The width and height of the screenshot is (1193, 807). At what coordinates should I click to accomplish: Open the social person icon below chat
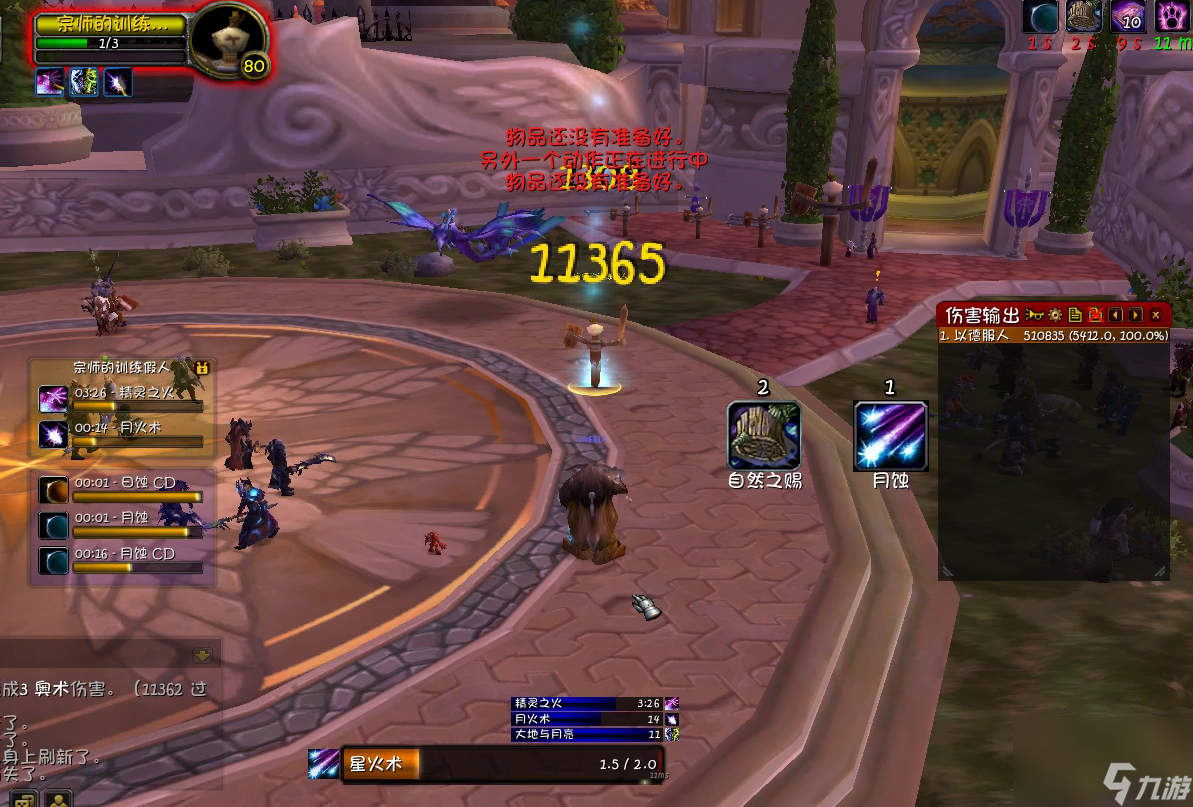point(58,799)
